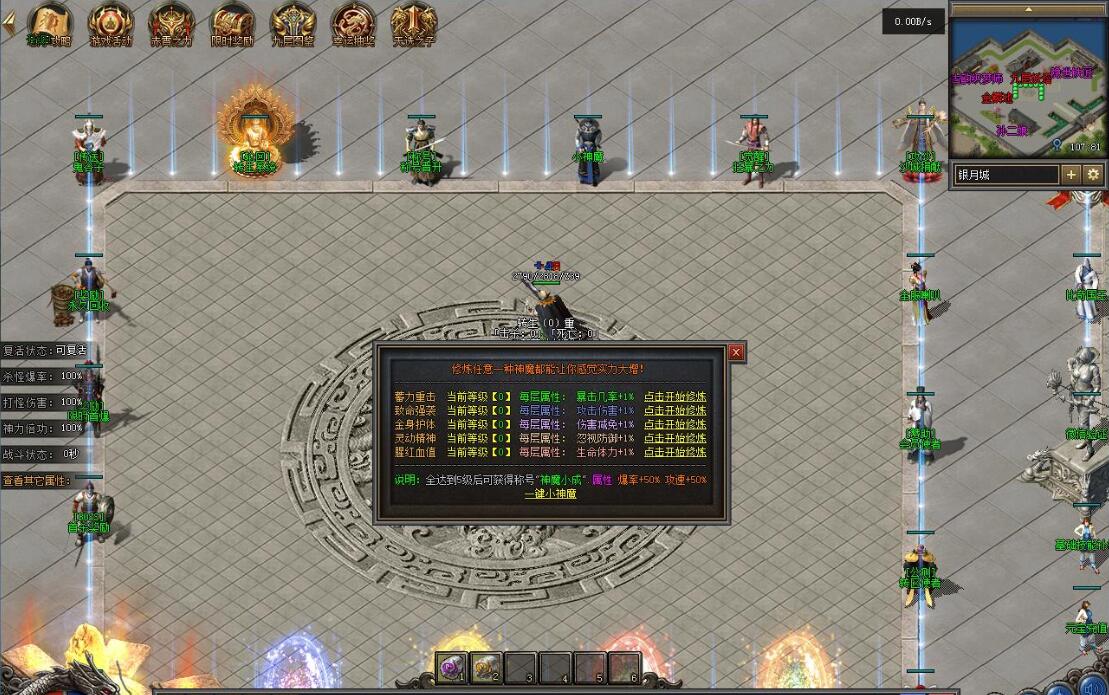Viewport: 1109px width, 695px height.
Task: Open the 幸运抽奖 lucky draw icon
Action: tap(353, 24)
